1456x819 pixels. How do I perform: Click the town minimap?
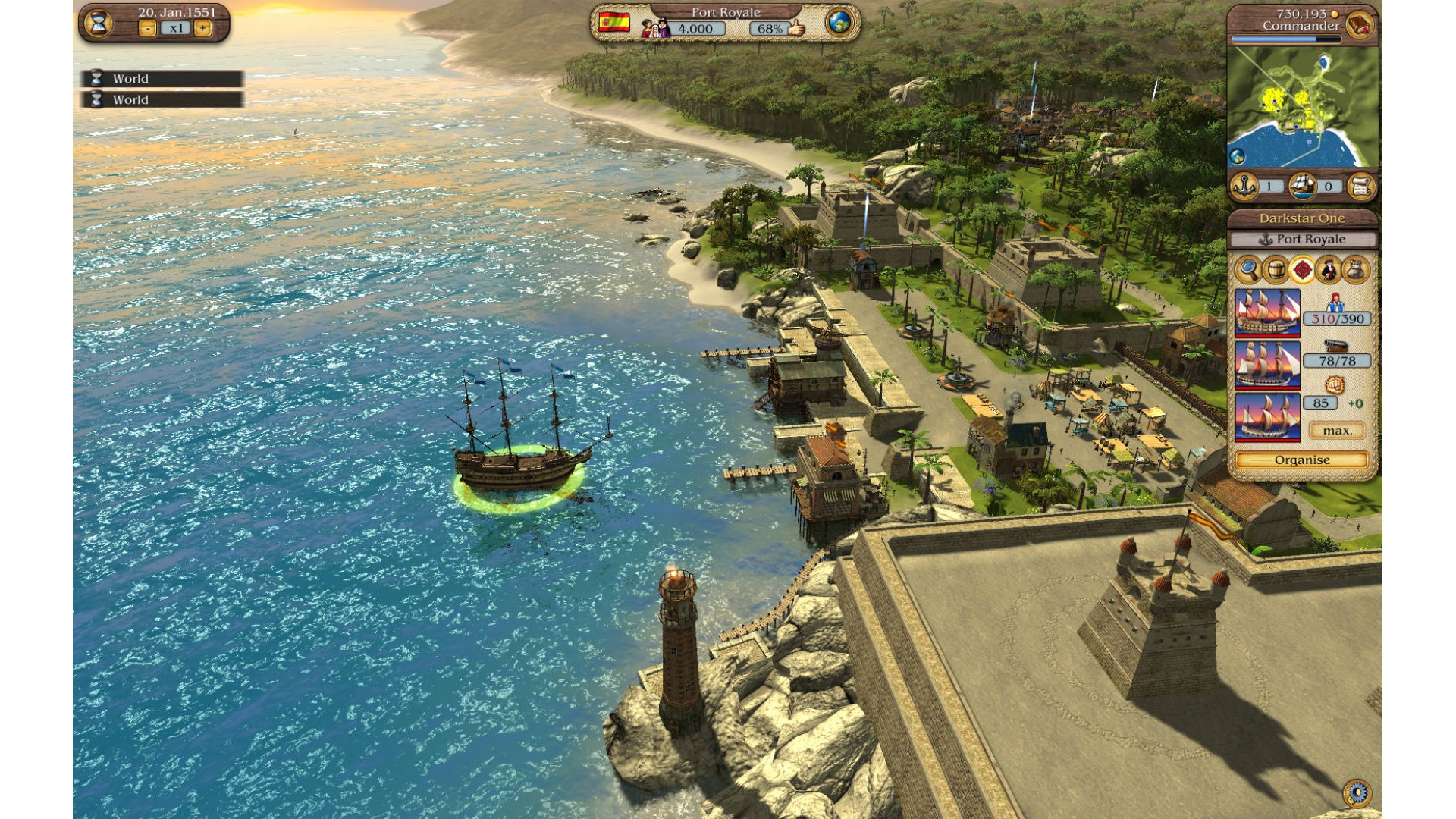pyautogui.click(x=1302, y=108)
